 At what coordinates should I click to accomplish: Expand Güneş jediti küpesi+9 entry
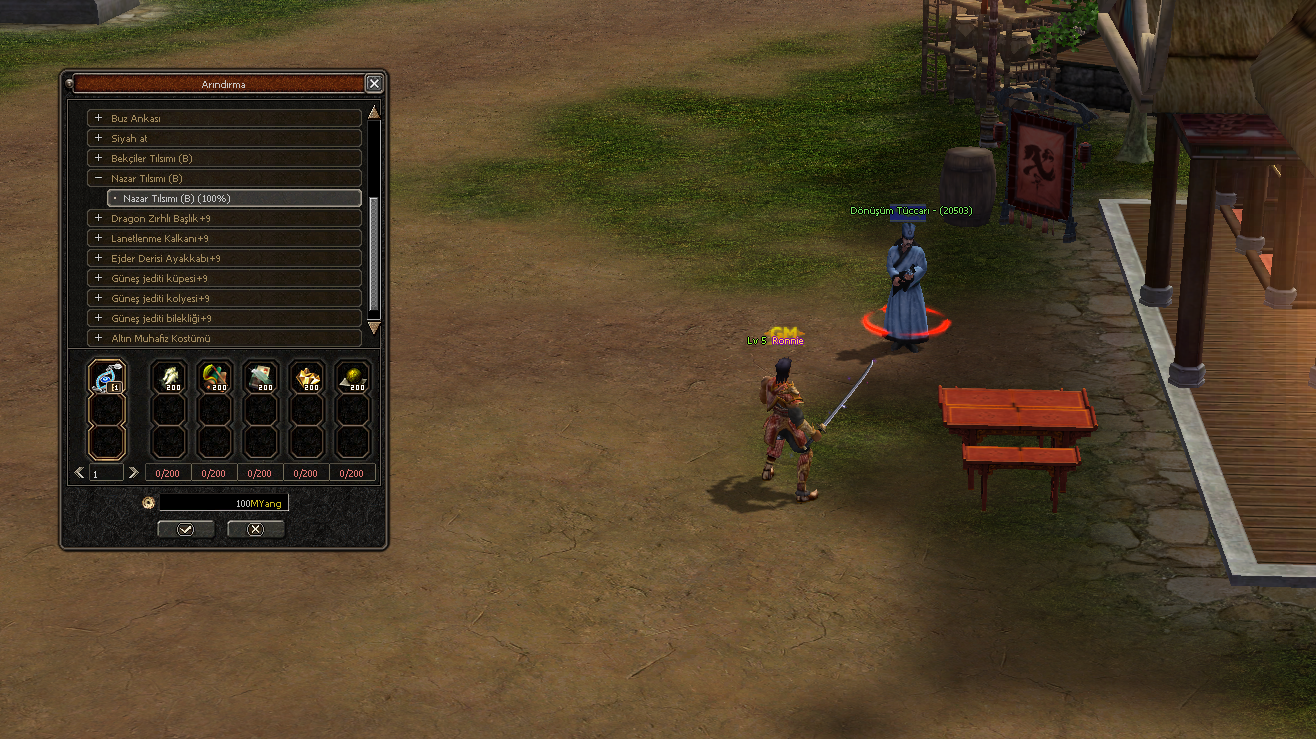[98, 278]
